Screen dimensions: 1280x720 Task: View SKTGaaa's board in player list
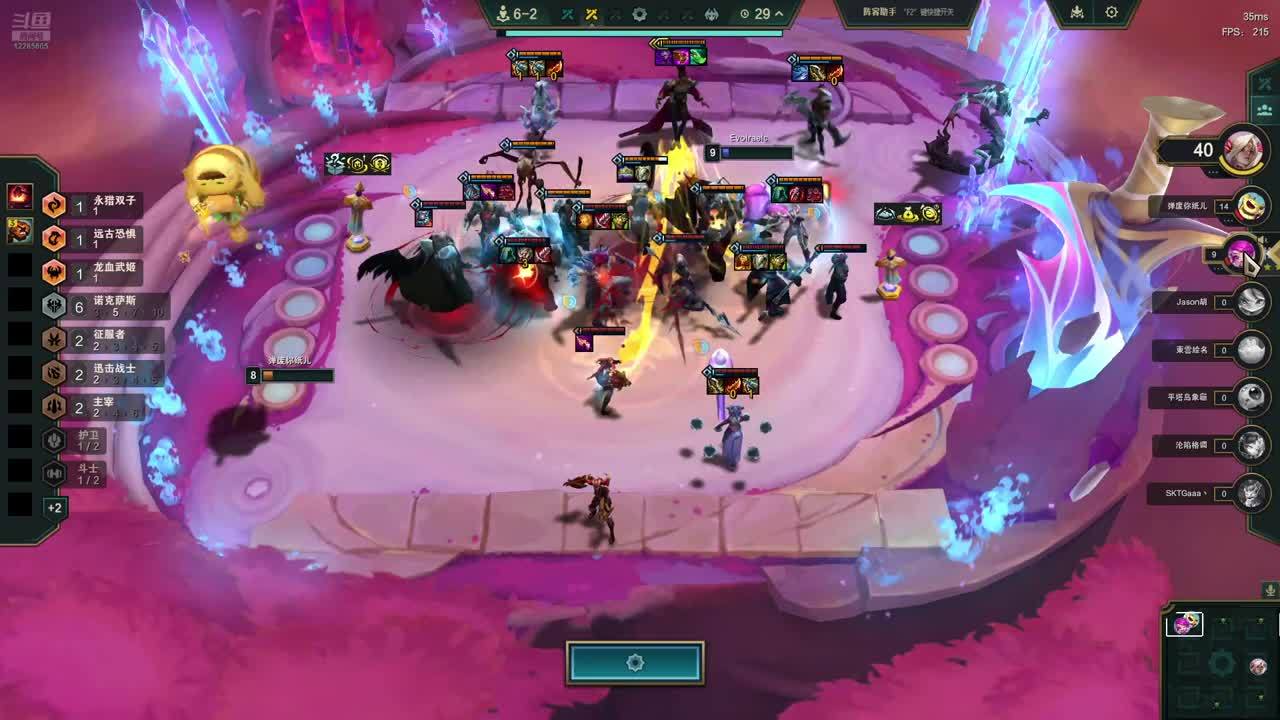pos(1250,493)
